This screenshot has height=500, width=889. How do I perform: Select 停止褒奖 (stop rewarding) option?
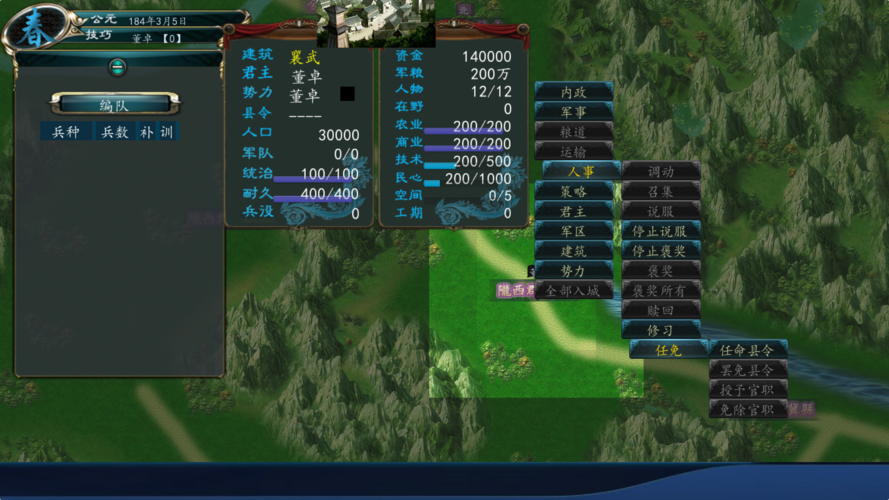point(661,251)
